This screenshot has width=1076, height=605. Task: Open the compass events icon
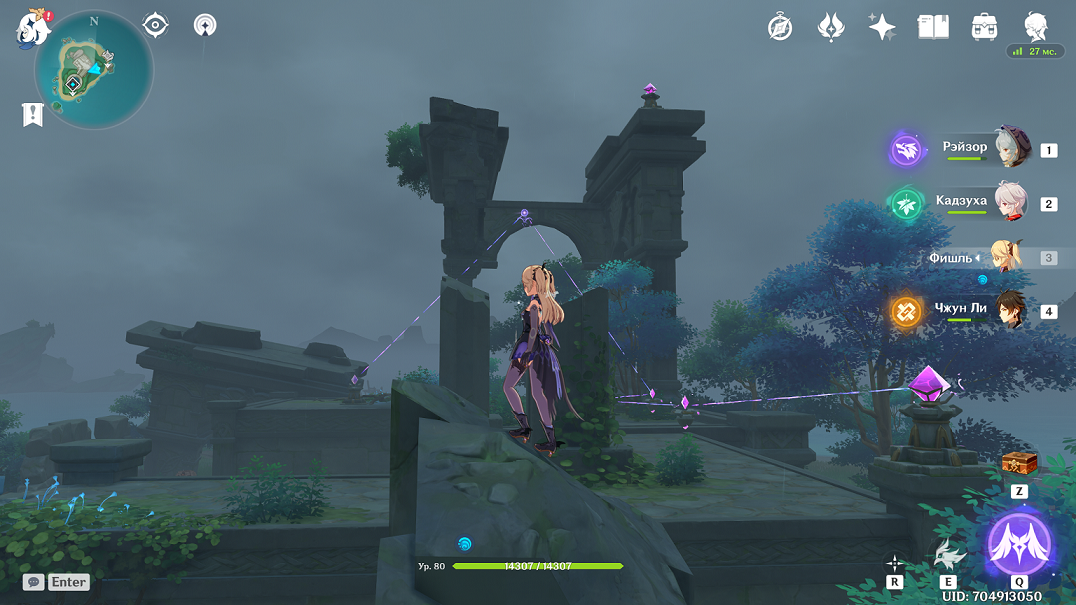coord(780,27)
